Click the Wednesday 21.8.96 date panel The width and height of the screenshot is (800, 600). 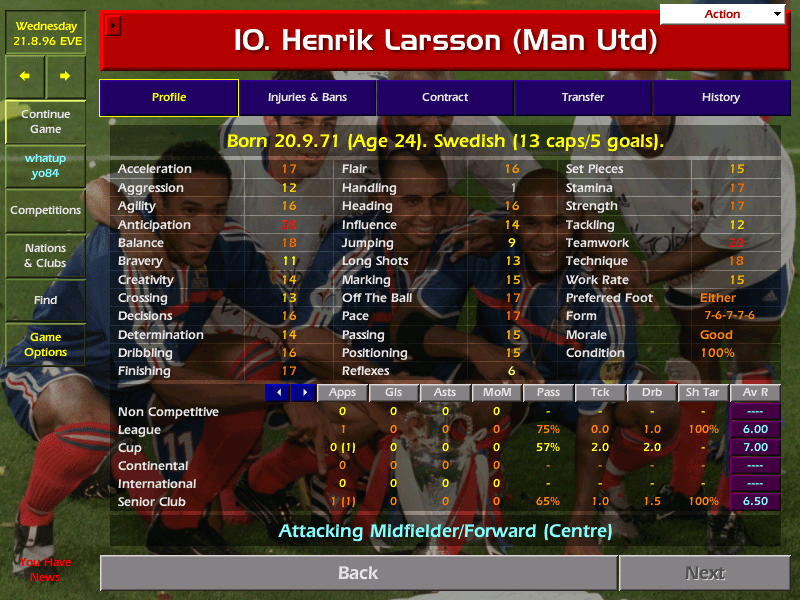coord(45,32)
